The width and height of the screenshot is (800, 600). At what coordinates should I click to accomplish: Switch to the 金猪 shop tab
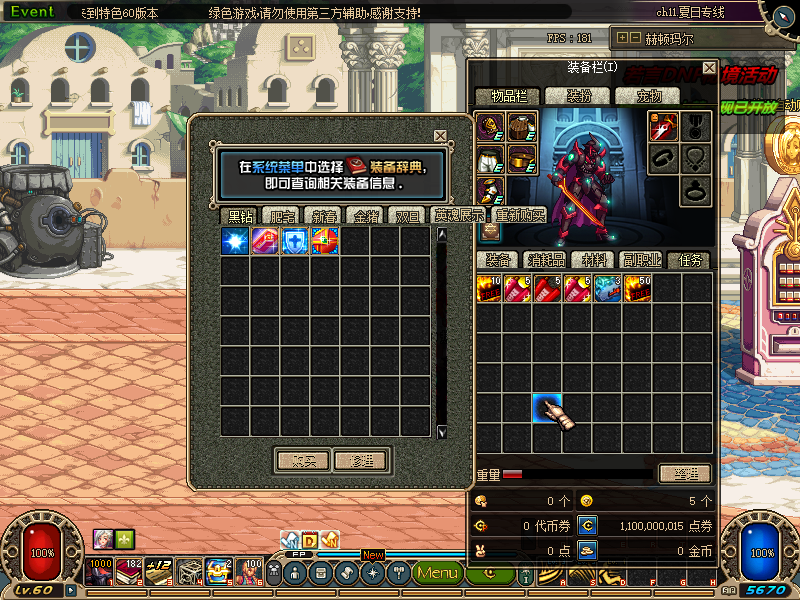coord(365,216)
